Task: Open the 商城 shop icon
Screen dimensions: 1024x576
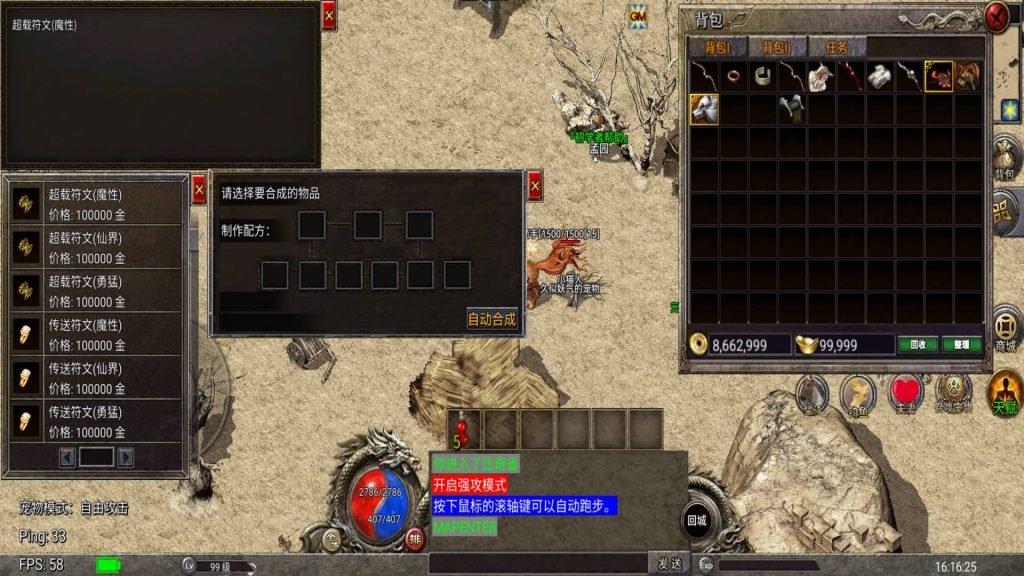Action: tap(1004, 330)
